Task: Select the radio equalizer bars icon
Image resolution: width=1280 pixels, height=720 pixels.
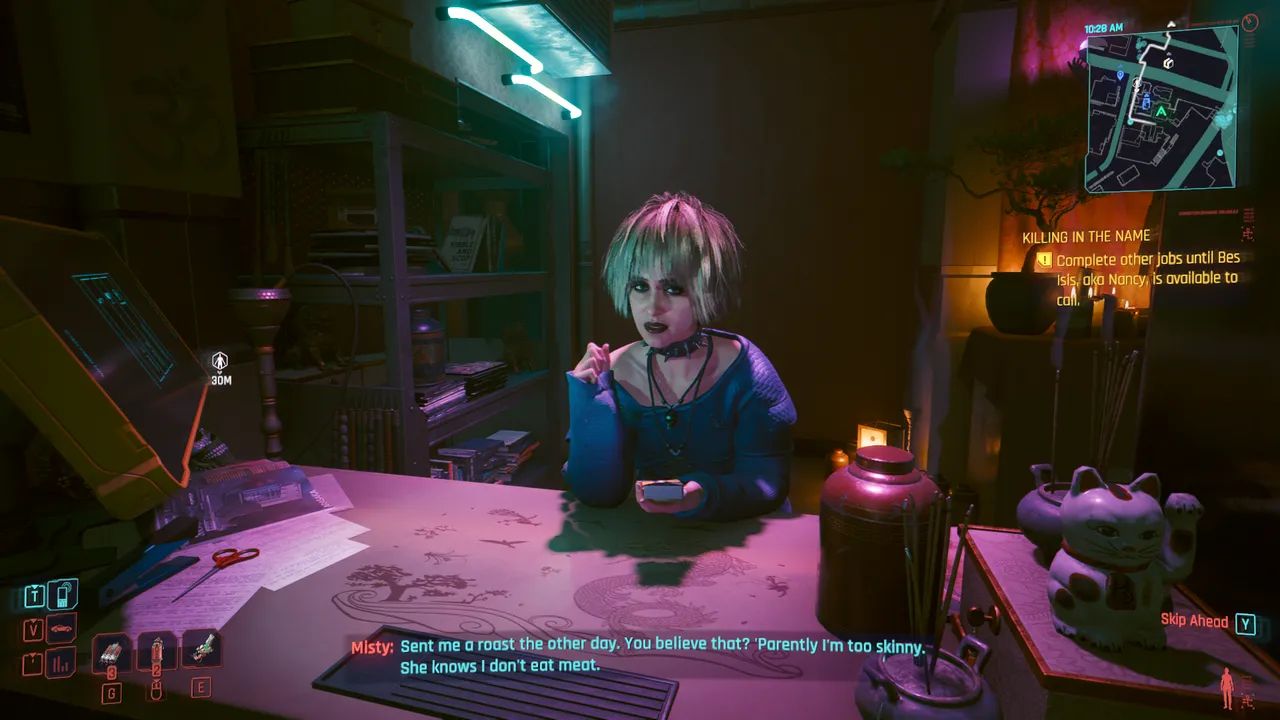Action: click(62, 662)
